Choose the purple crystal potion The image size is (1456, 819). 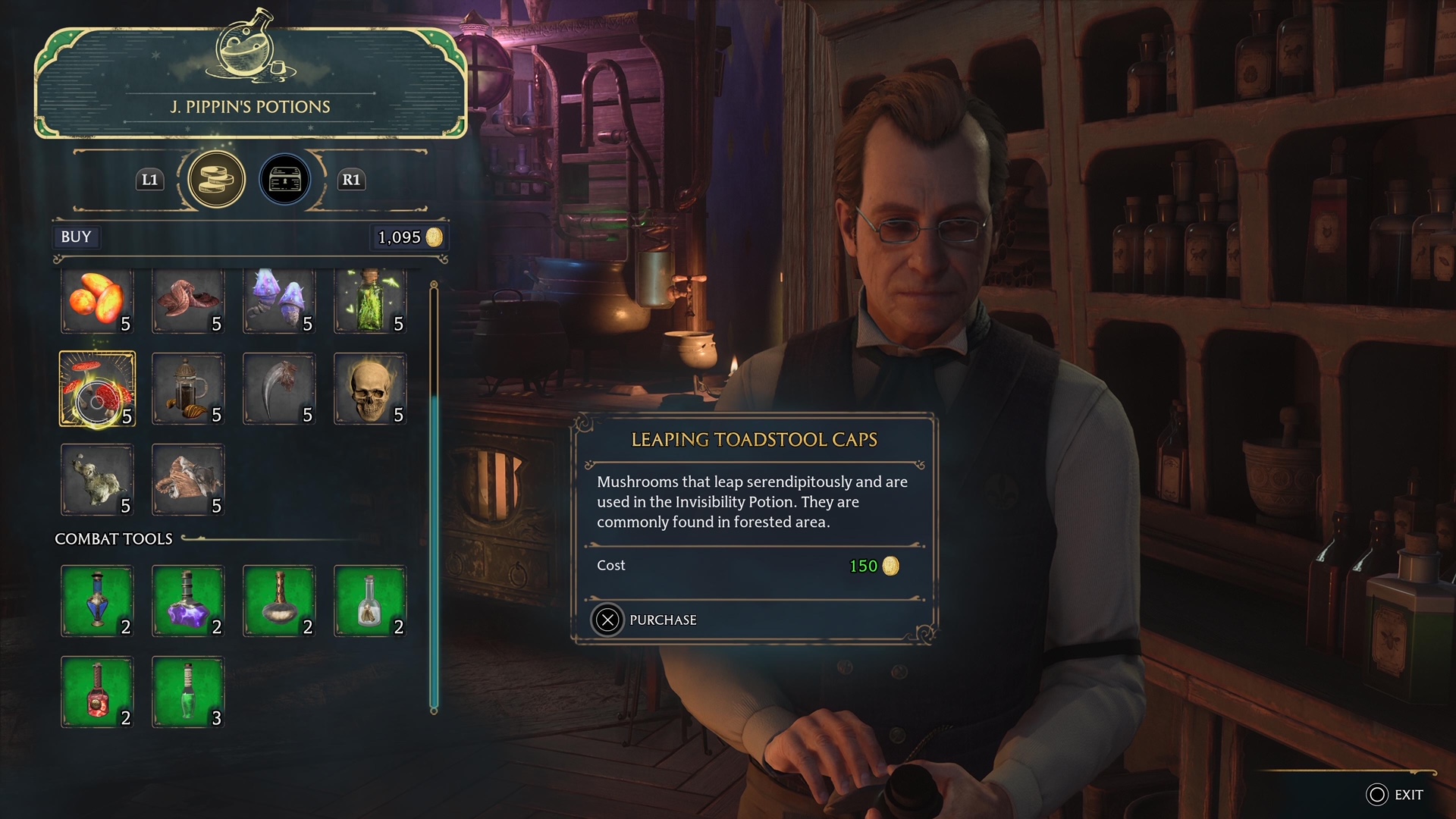(x=188, y=601)
